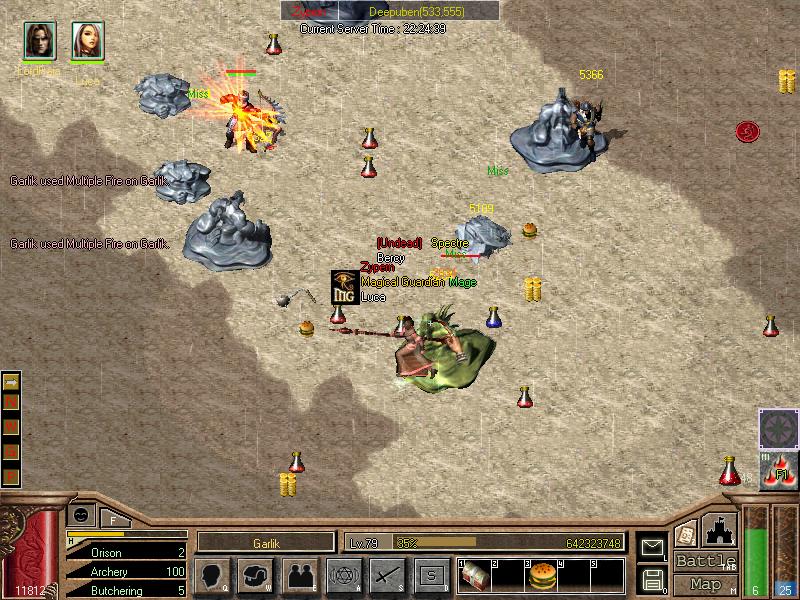Select the Luca female party portrait
This screenshot has width=800, height=600.
point(87,40)
